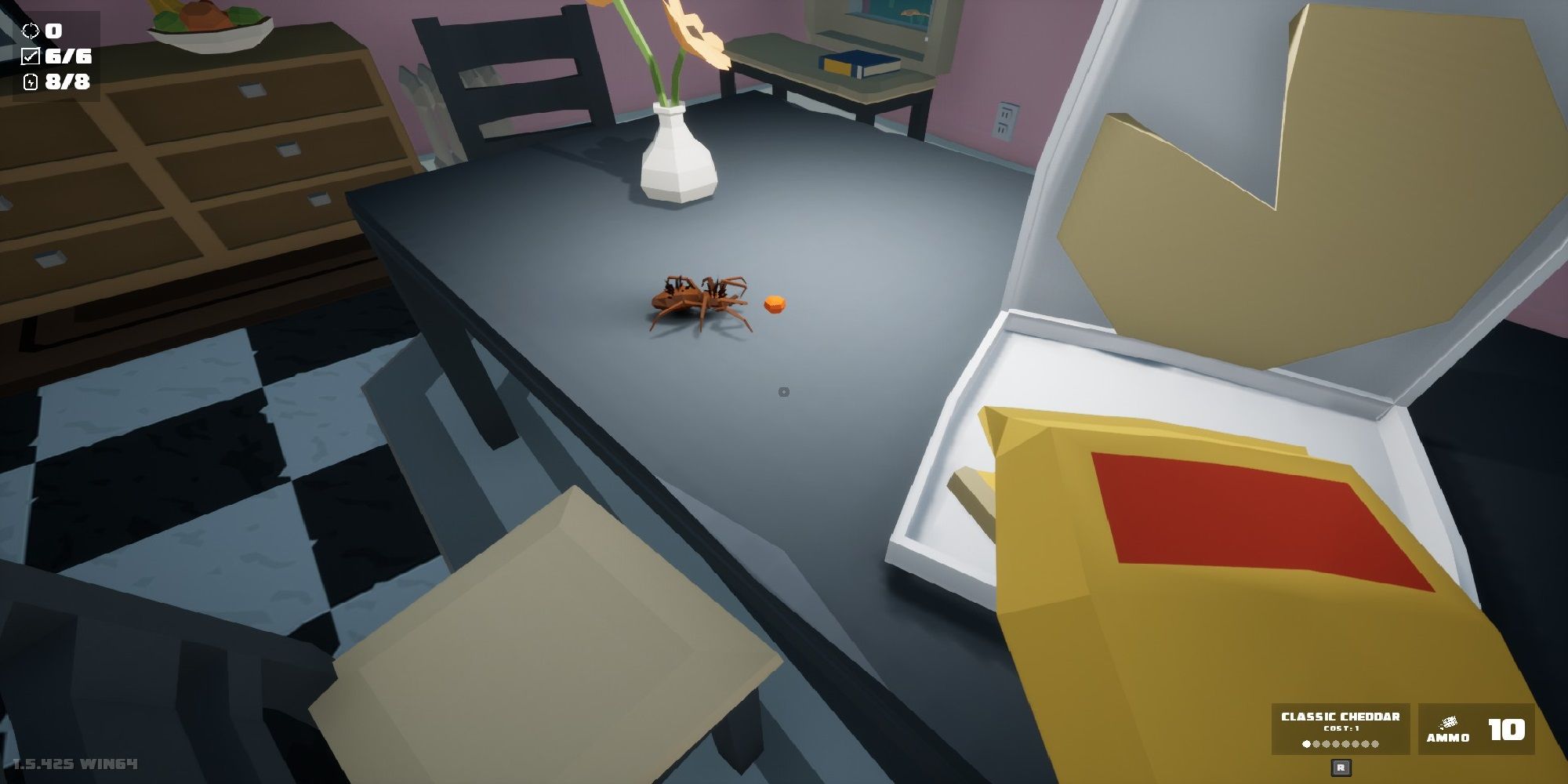Click the cheese puff icon beside AMMO
Screen dimensions: 1568x784
(x=1448, y=723)
